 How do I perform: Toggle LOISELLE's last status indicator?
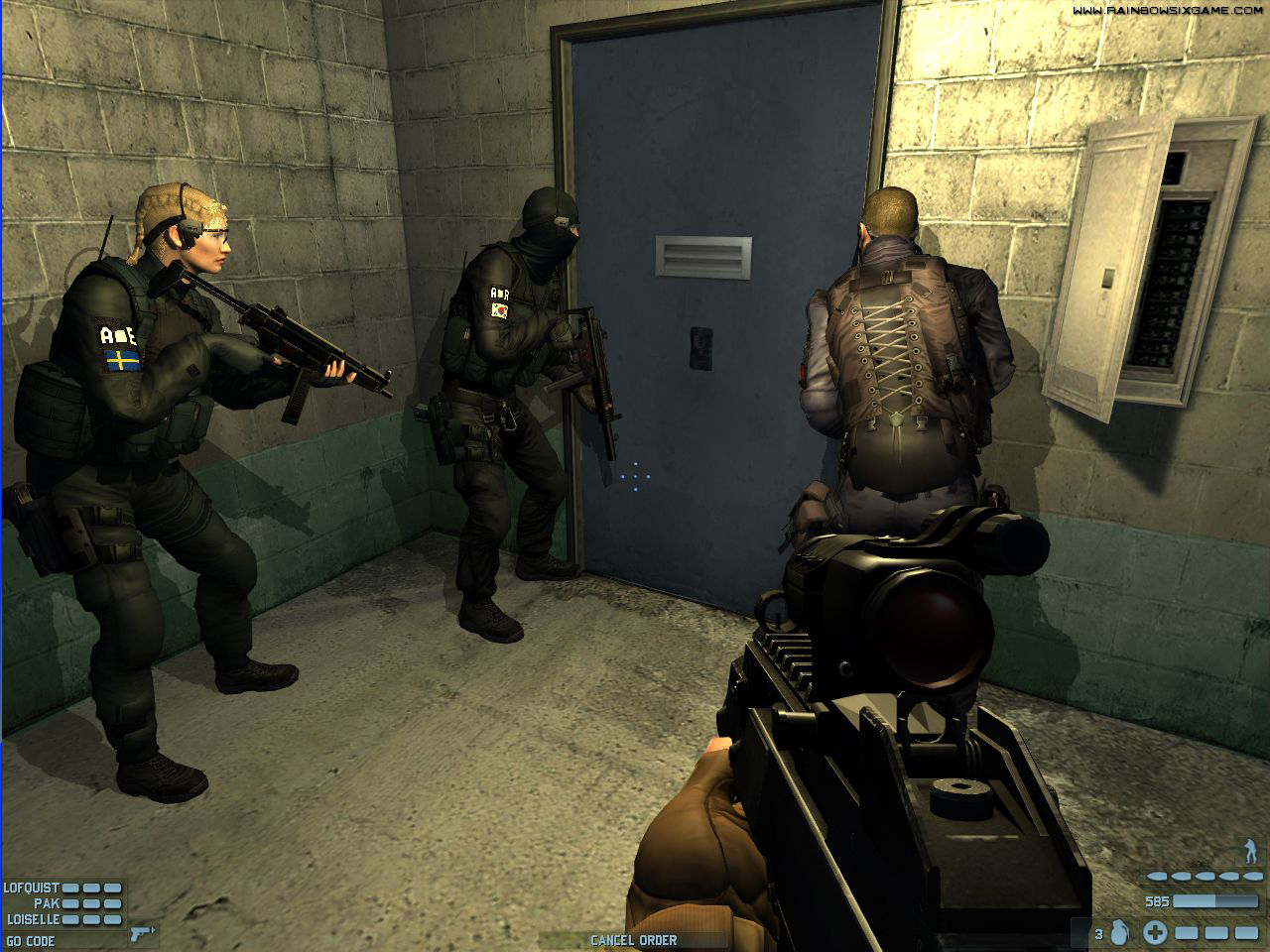[x=112, y=918]
